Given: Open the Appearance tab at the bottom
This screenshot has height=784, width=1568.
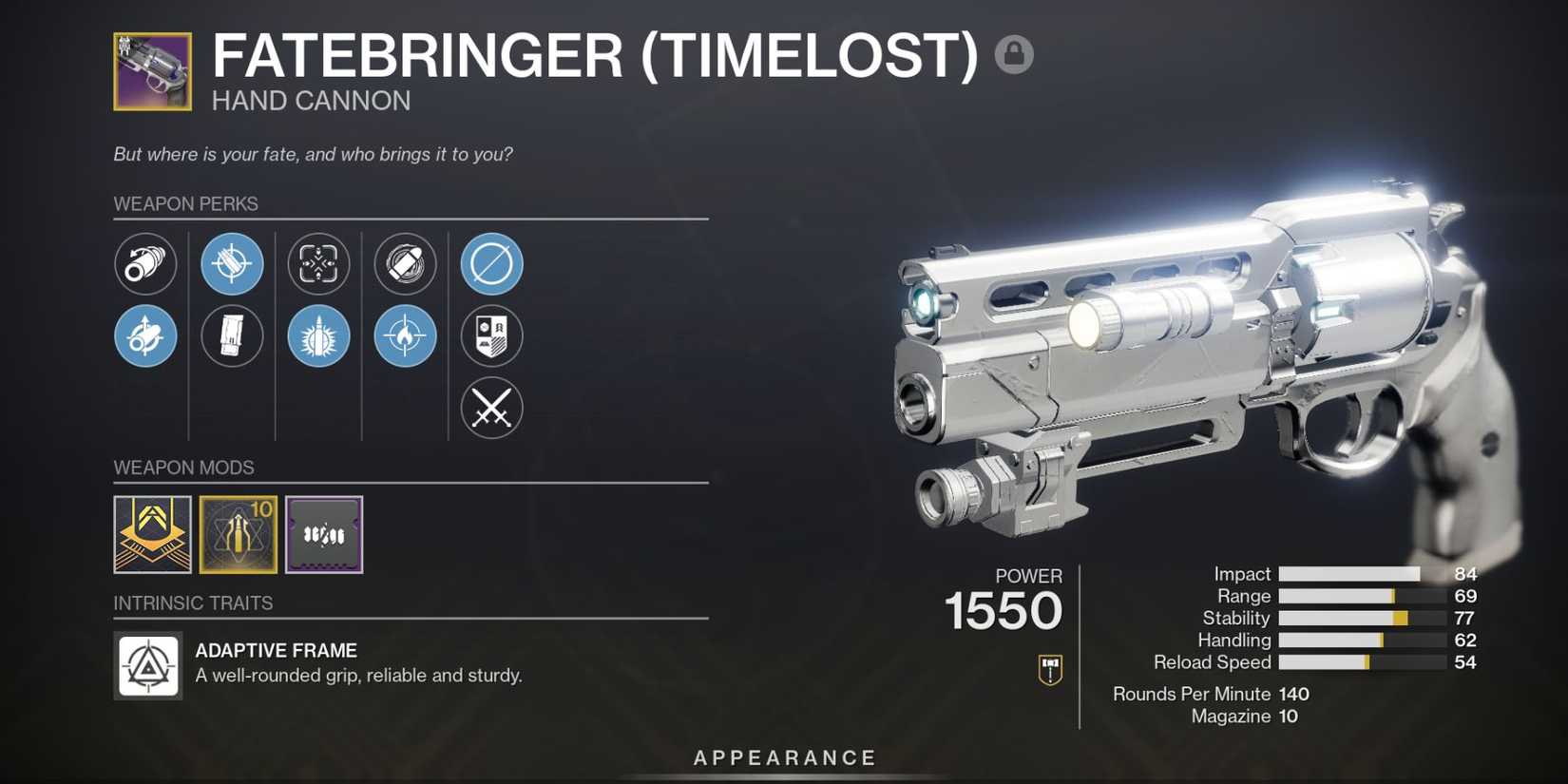Looking at the screenshot, I should click(784, 757).
